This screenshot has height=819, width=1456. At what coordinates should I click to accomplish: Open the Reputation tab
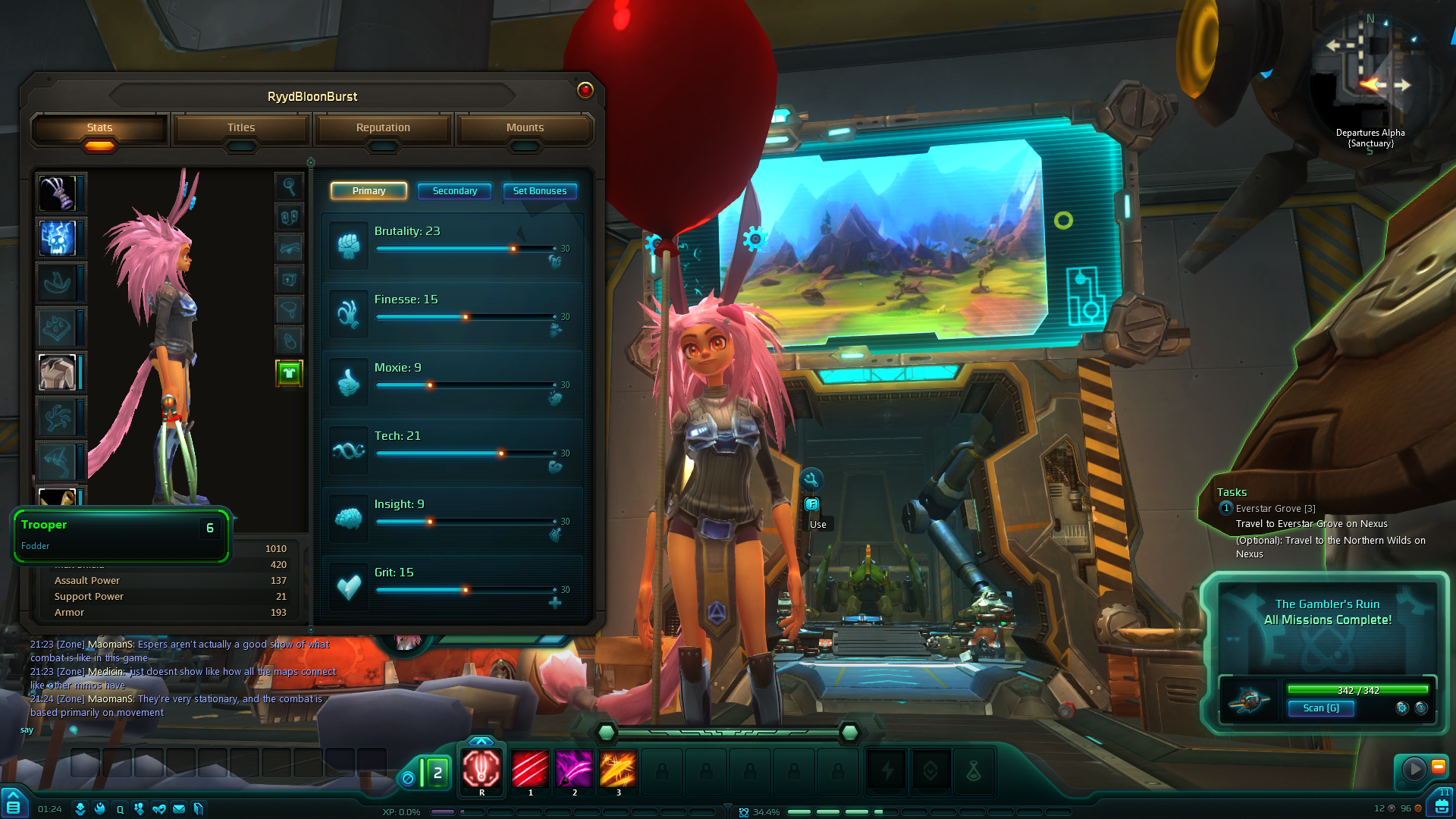383,128
